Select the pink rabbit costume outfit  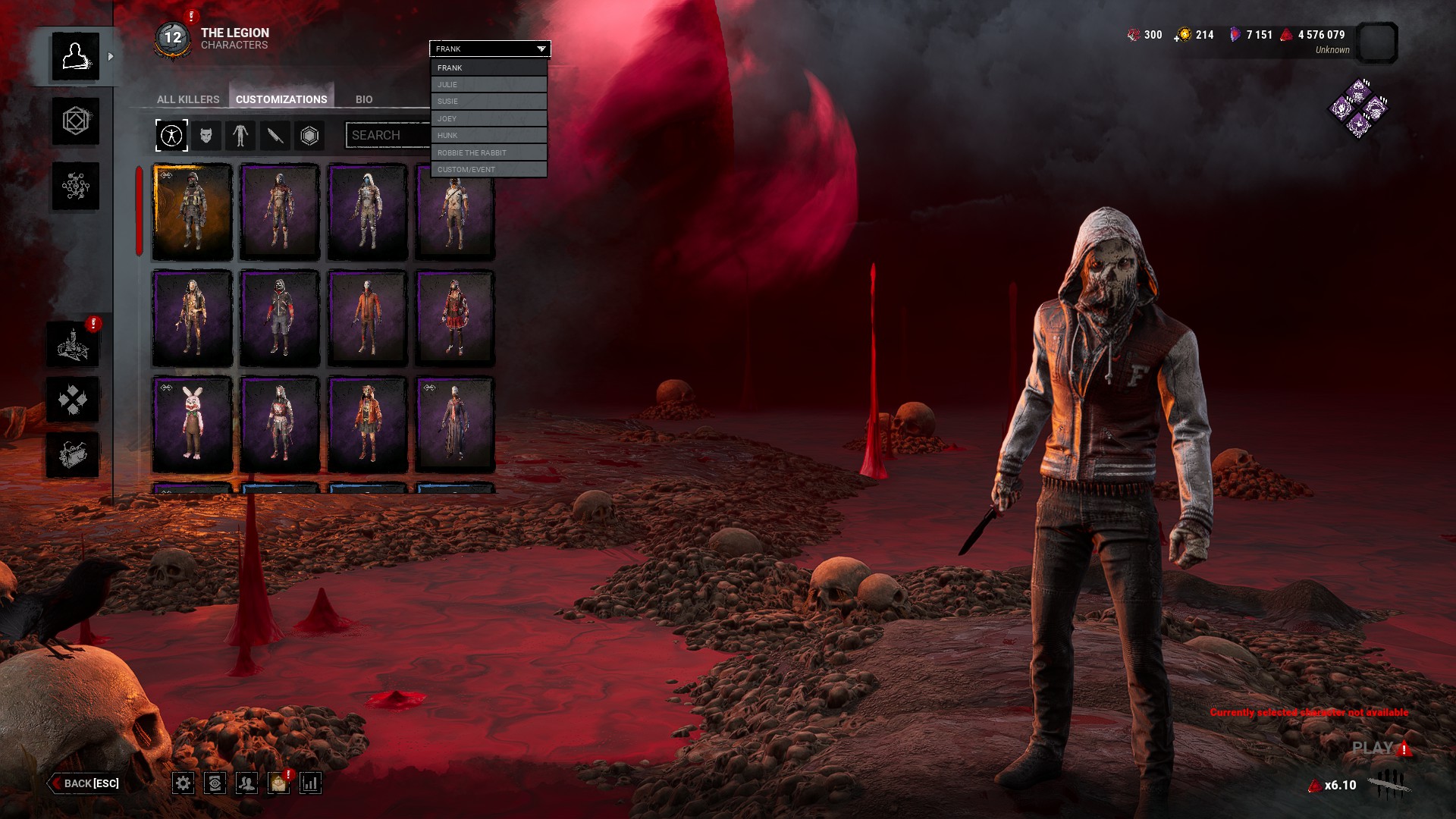click(193, 424)
